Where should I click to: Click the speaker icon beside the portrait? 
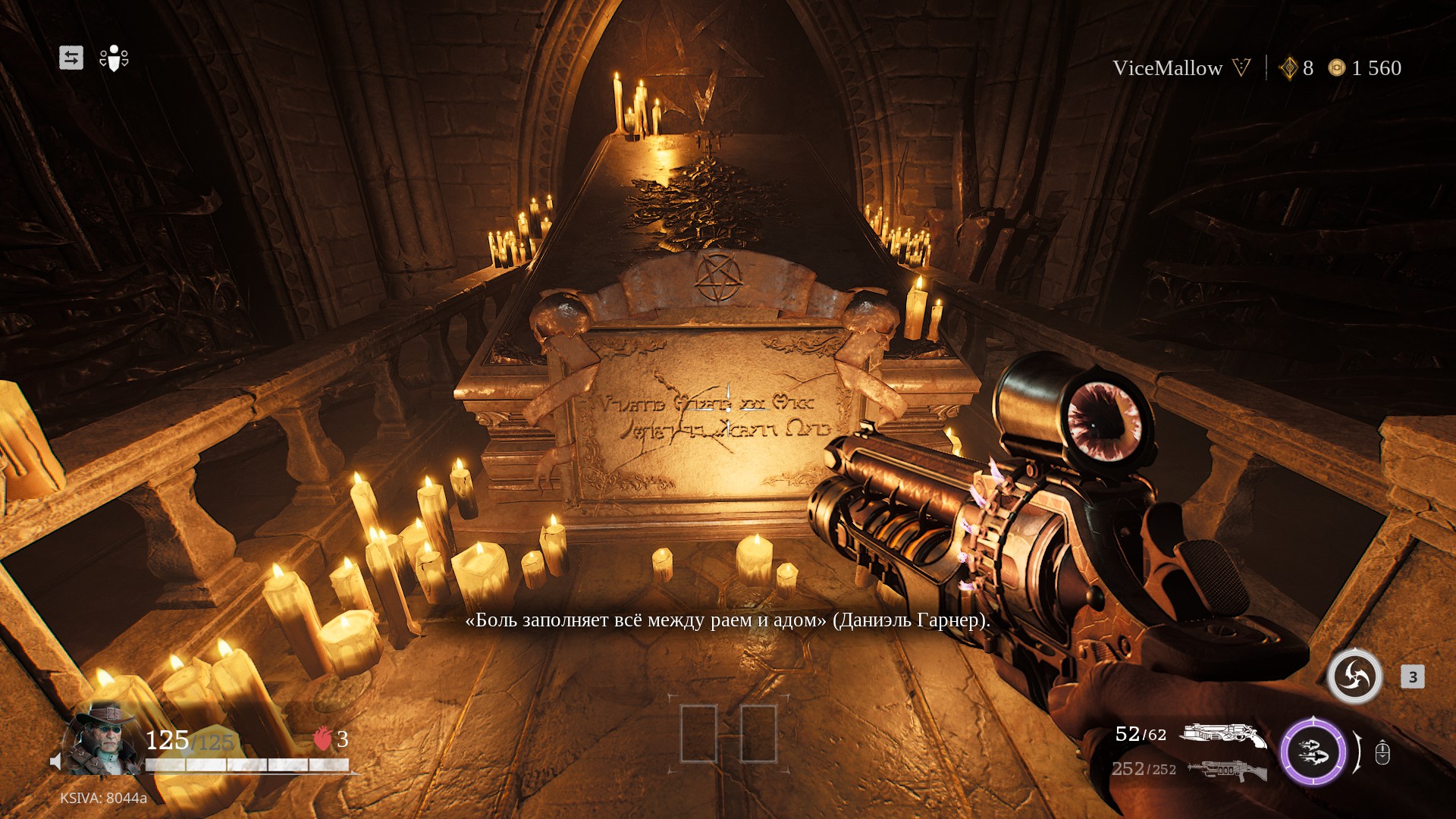coord(55,761)
